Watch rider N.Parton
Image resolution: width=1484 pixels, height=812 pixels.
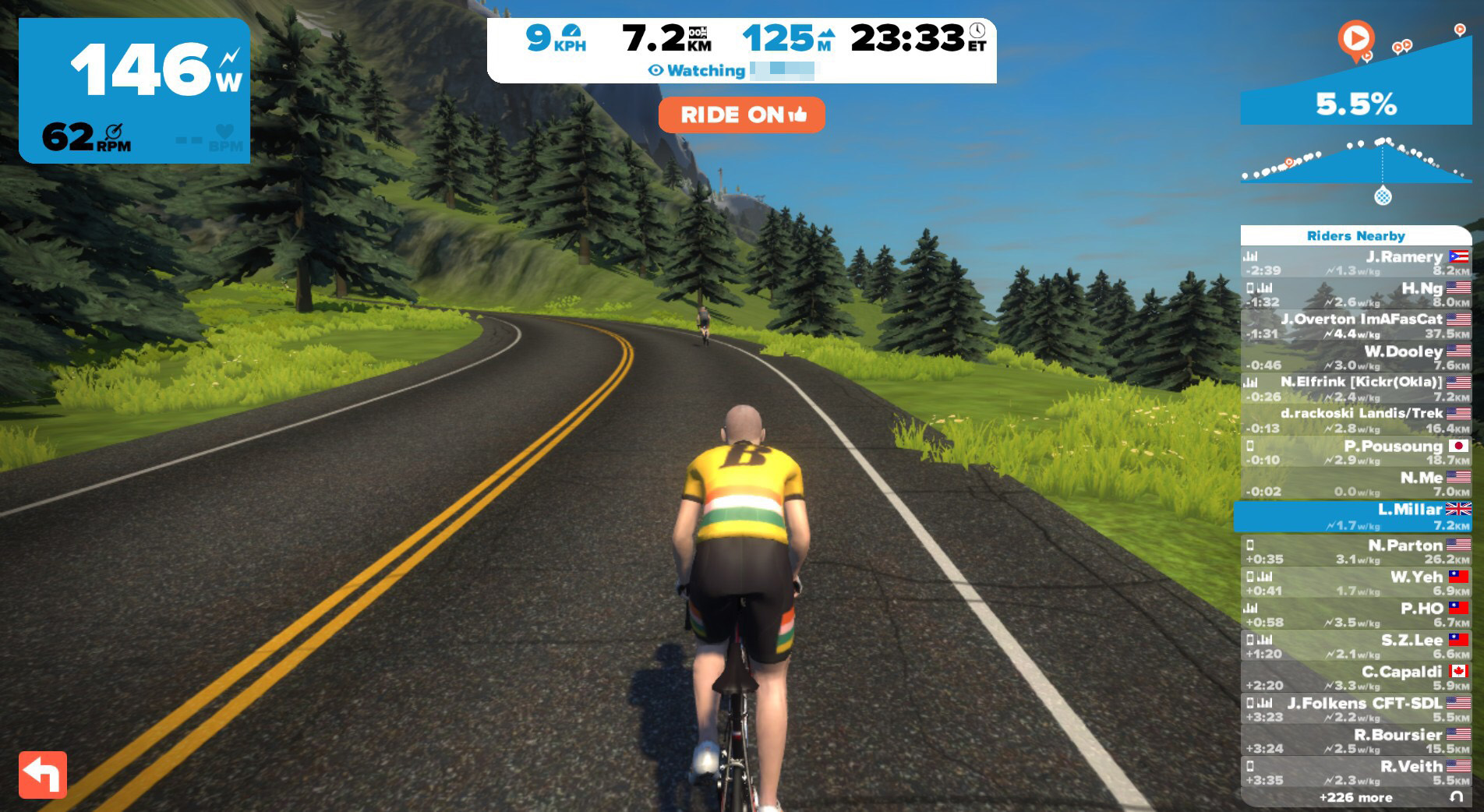coord(1355,552)
